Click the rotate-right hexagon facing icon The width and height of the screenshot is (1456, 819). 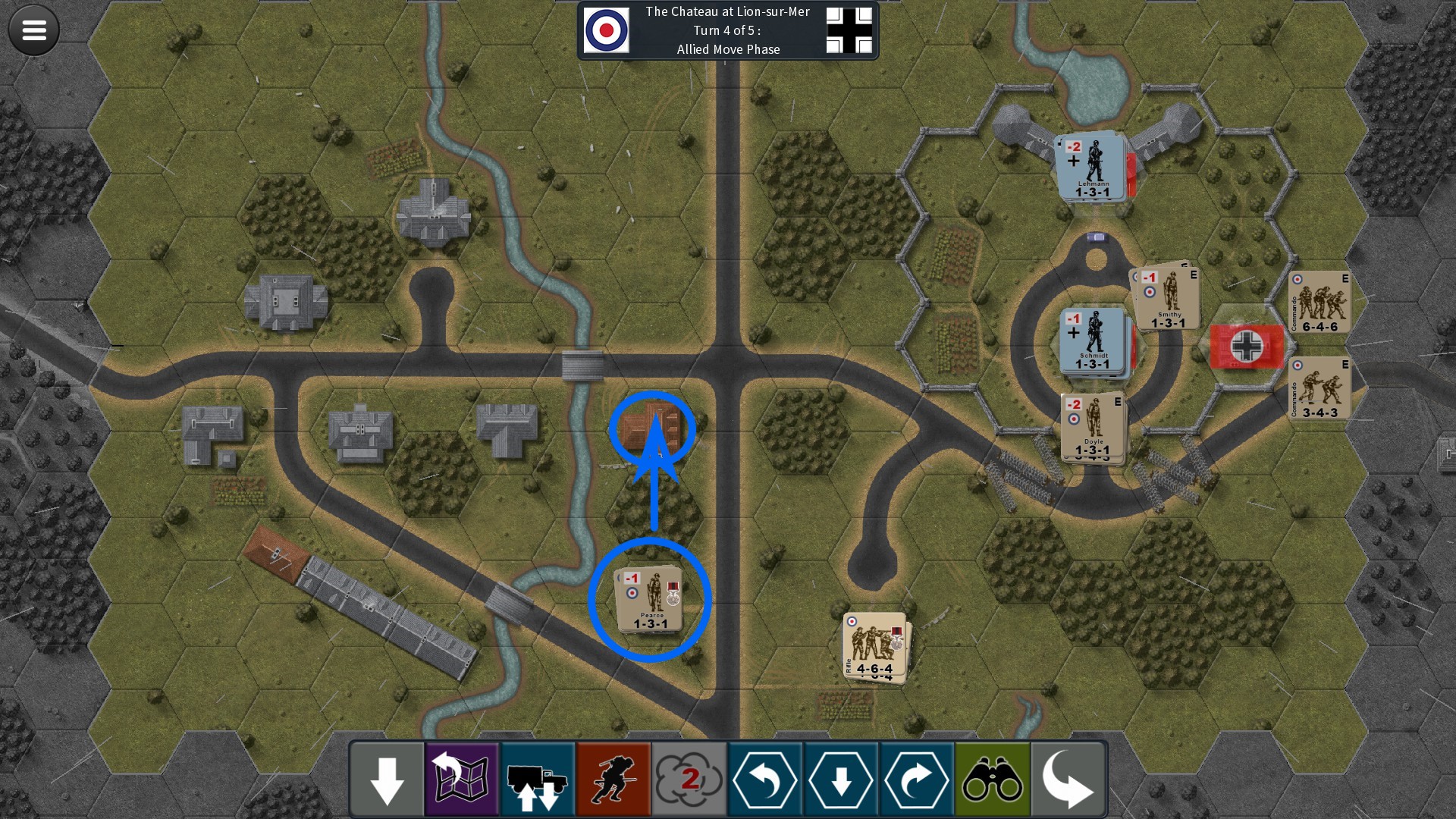point(916,777)
